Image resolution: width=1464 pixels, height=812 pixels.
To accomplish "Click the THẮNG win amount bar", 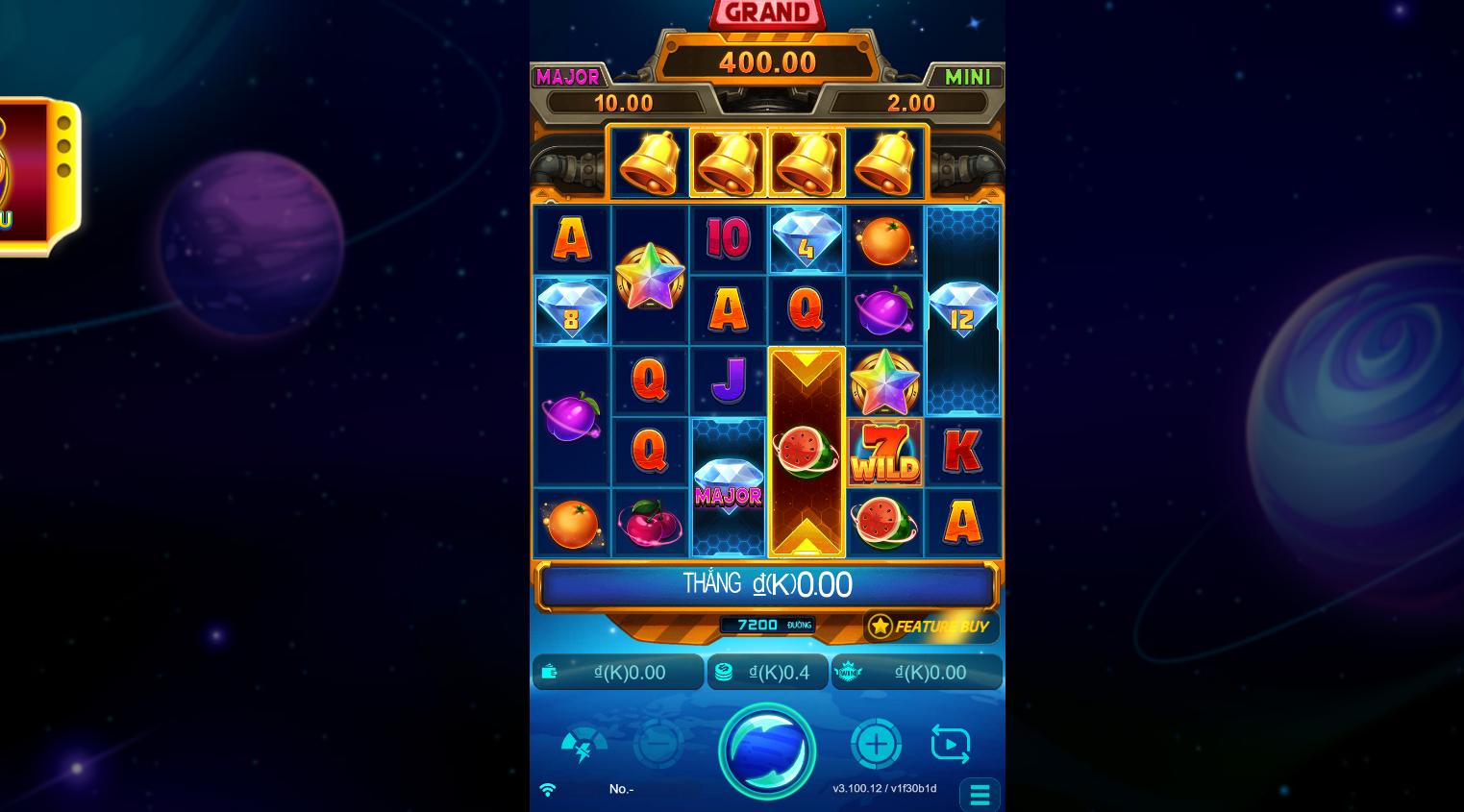I will click(767, 584).
